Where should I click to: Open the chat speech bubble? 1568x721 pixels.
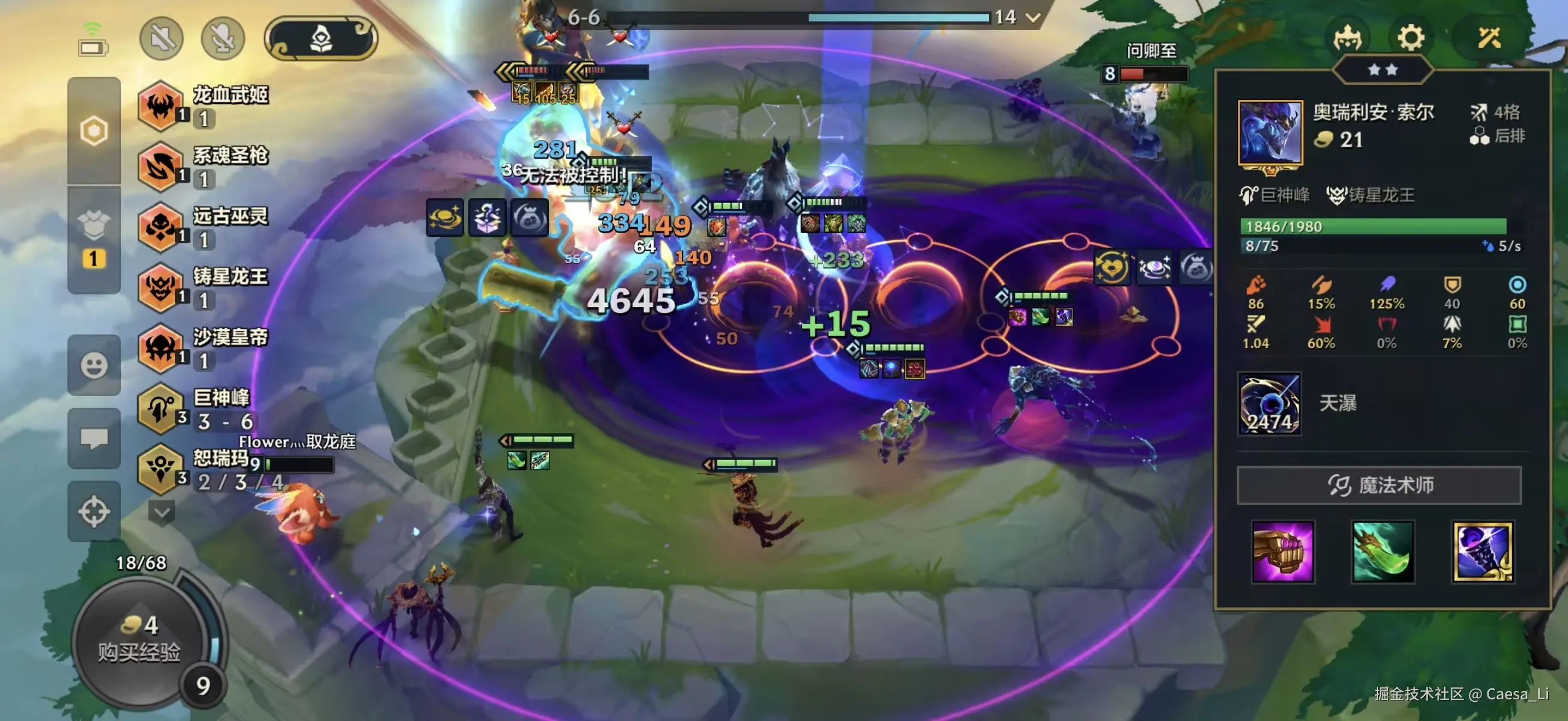point(94,438)
